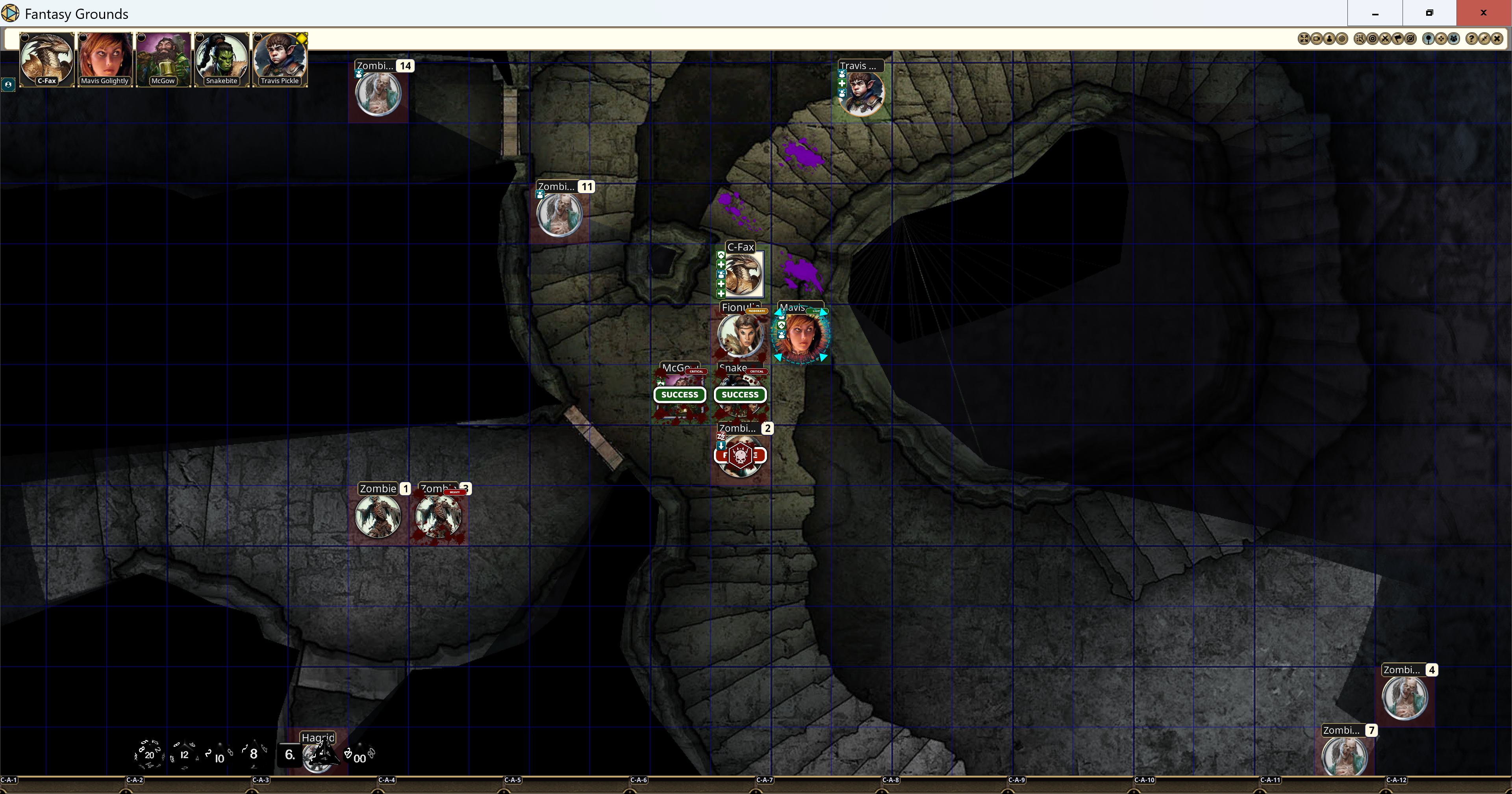Toggle the Zzz sleep indicator on Zombie 2

(x=721, y=437)
